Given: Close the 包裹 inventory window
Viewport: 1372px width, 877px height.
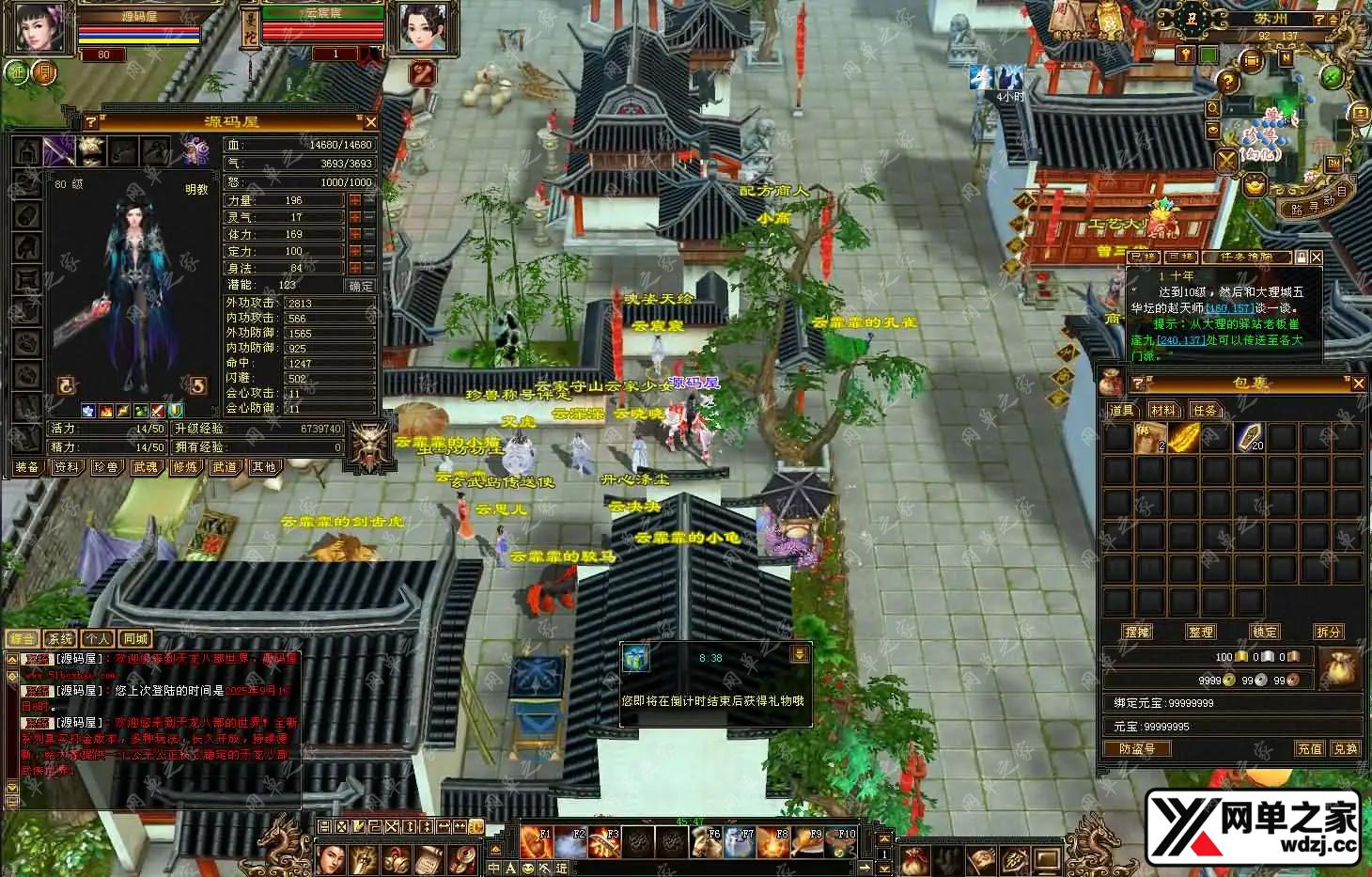Looking at the screenshot, I should (1358, 384).
